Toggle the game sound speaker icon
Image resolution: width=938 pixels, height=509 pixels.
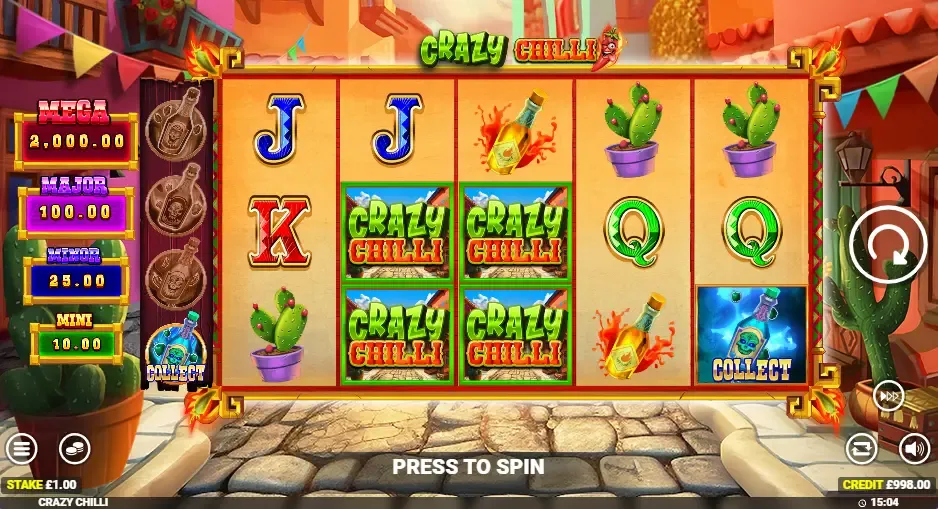point(913,447)
